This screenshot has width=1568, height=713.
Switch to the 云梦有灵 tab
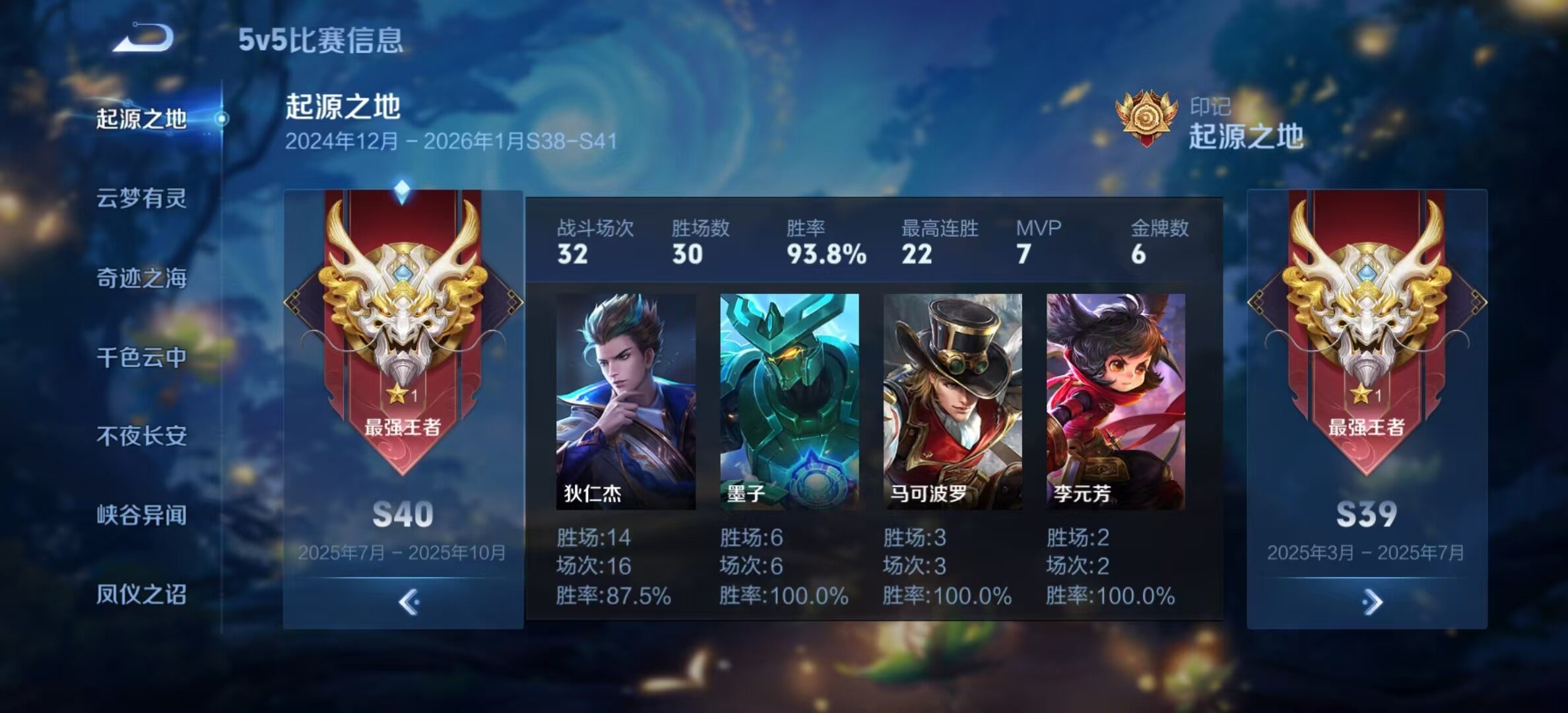point(142,198)
